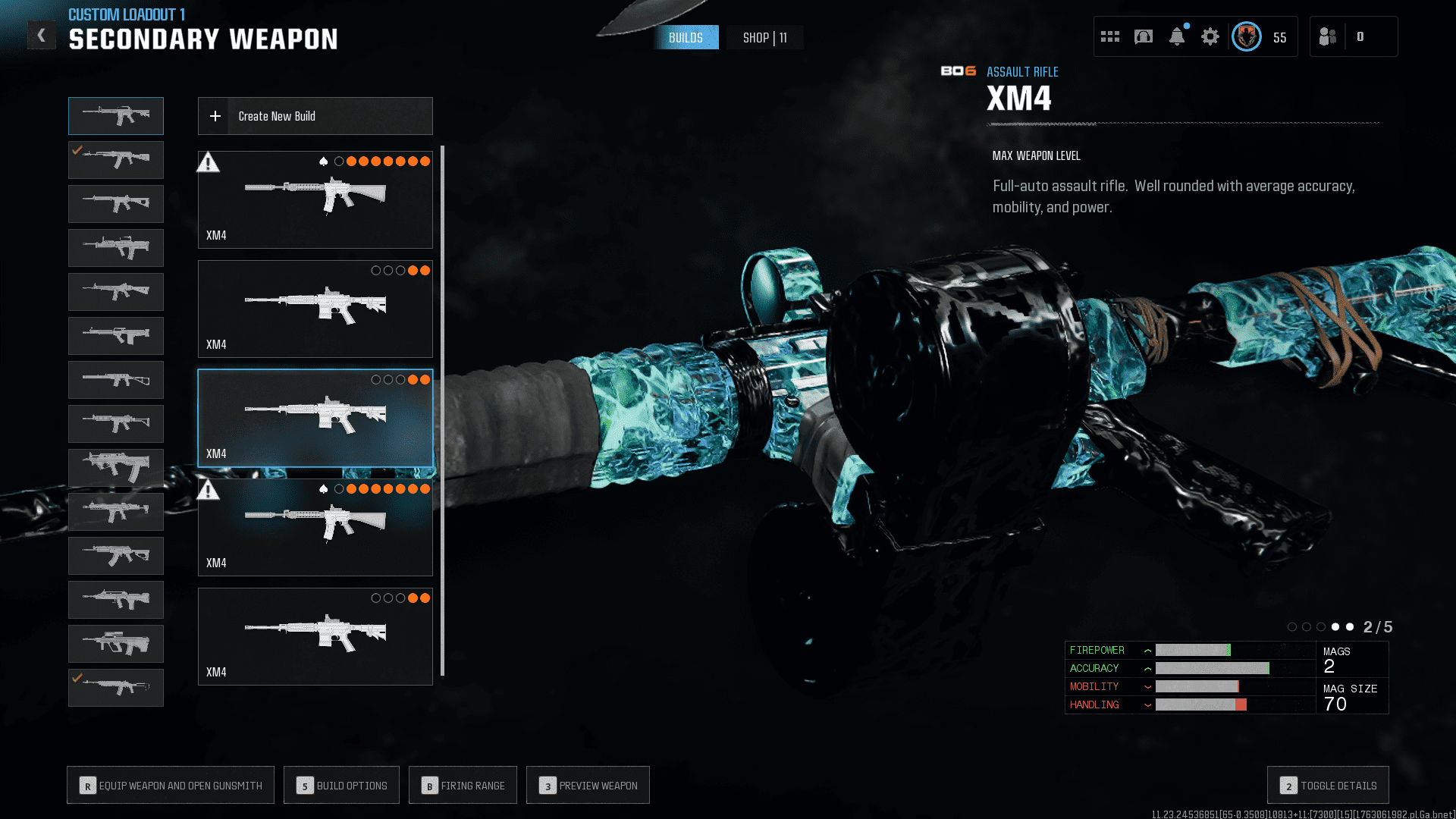
Task: Open the social party icon
Action: pos(1328,36)
